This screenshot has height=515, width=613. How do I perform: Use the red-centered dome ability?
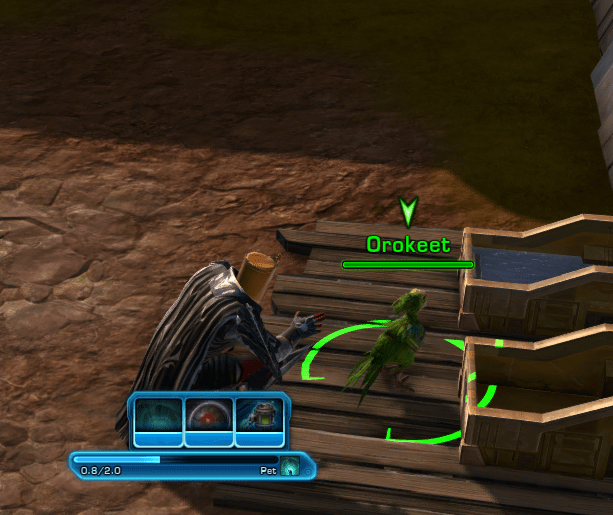[x=209, y=419]
